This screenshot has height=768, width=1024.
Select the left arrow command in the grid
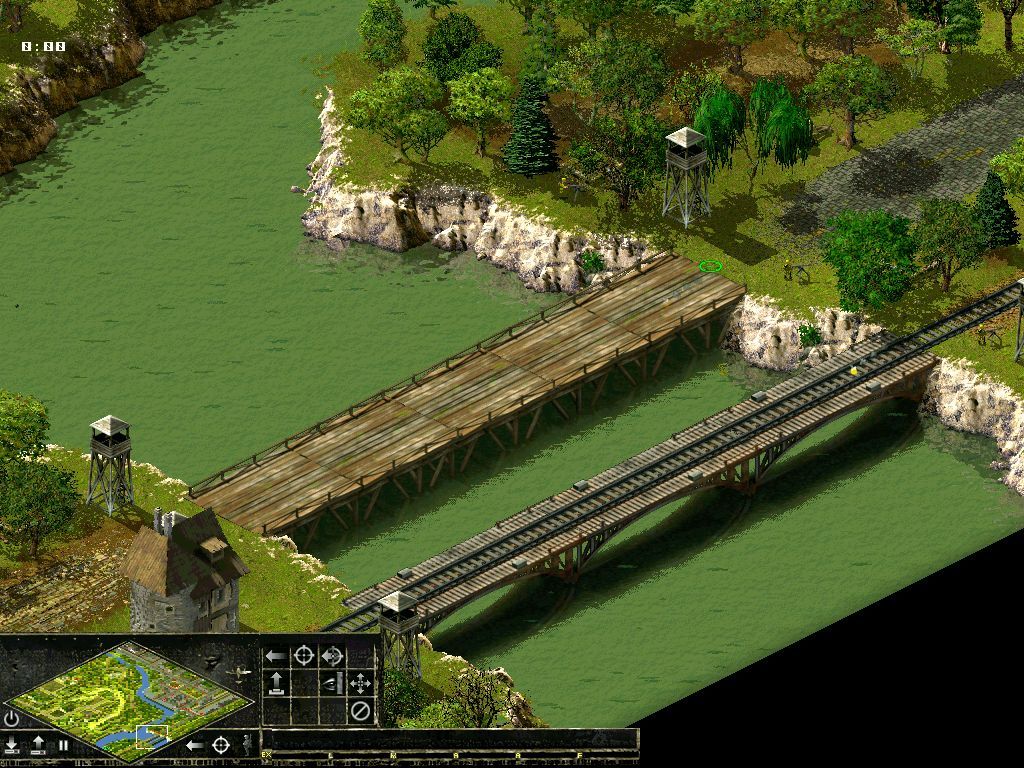tap(275, 656)
